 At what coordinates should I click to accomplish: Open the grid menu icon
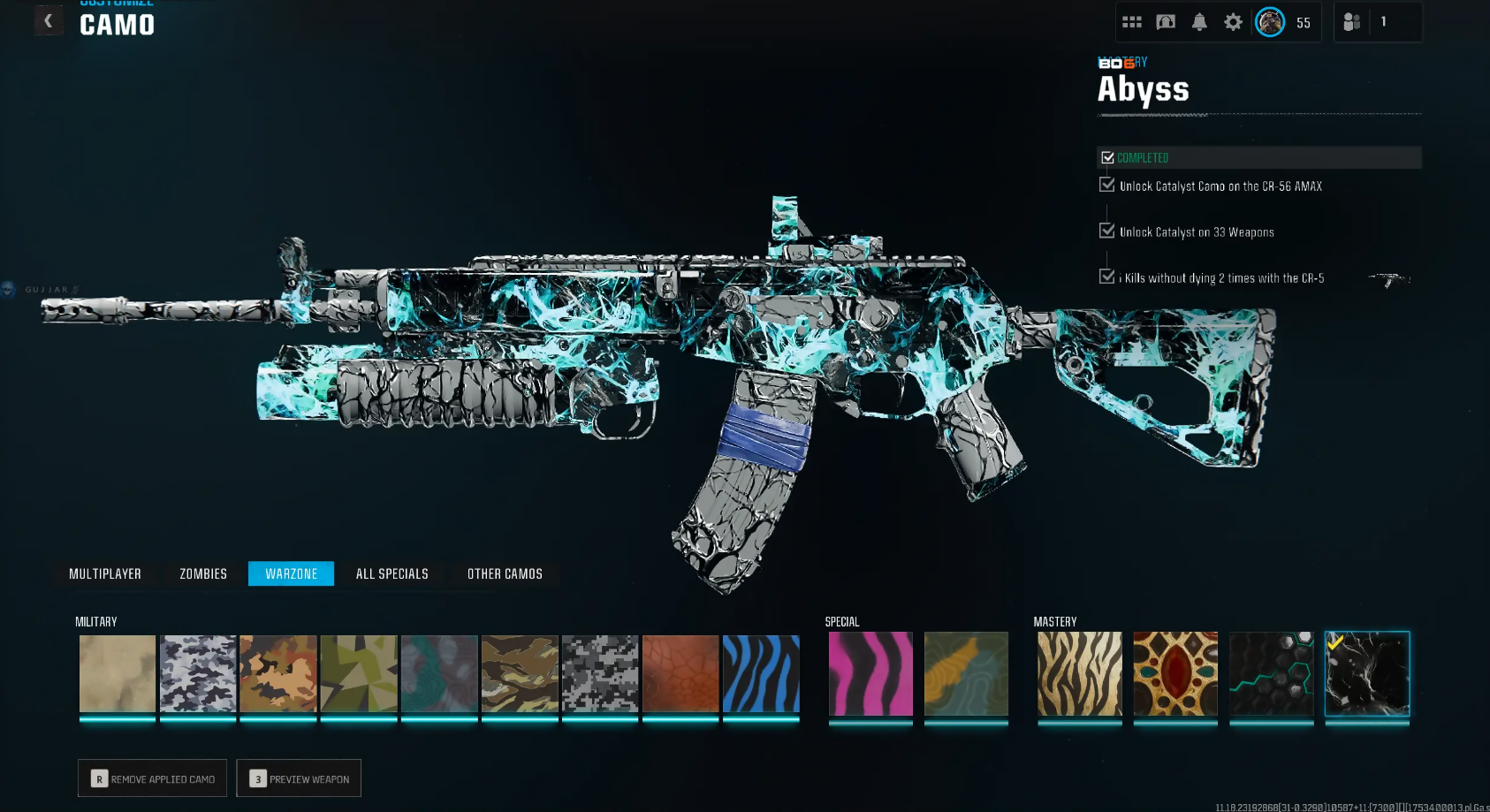[x=1132, y=22]
